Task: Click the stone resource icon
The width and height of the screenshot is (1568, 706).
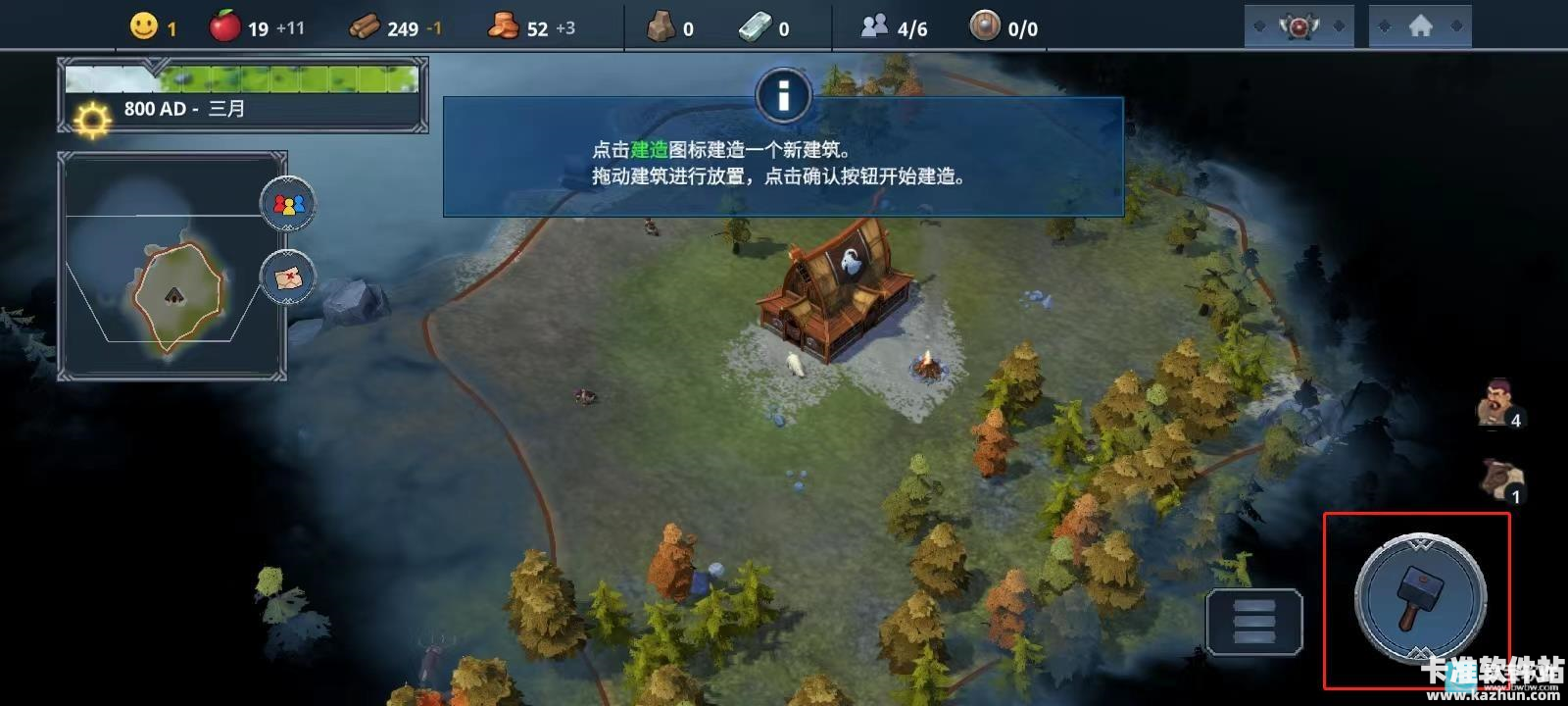Action: (x=662, y=26)
